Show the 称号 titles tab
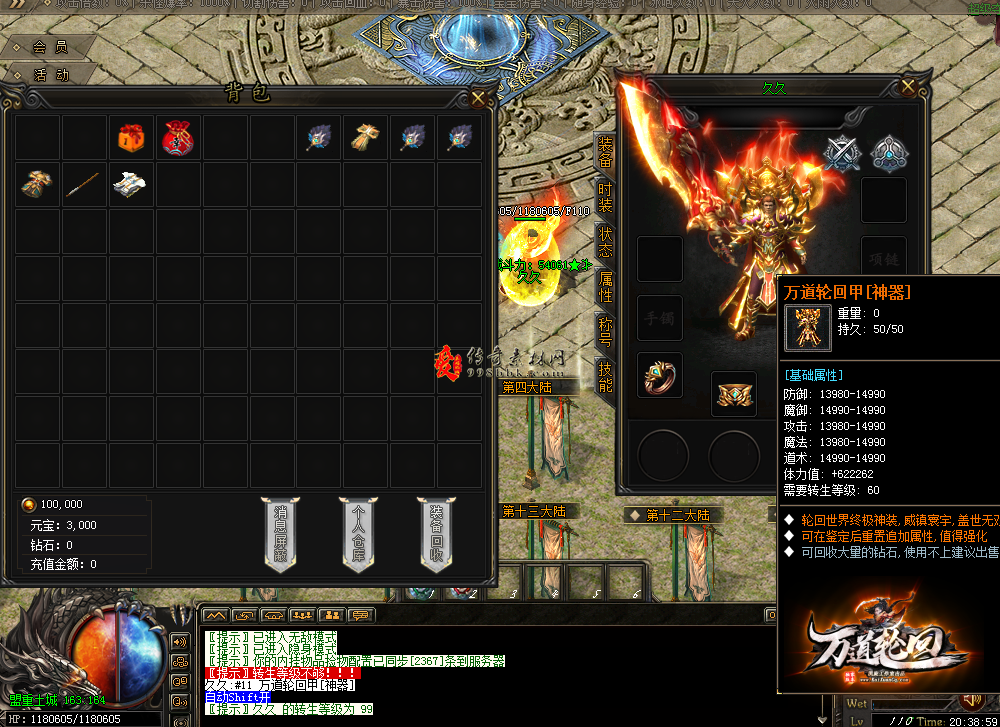Image resolution: width=1000 pixels, height=727 pixels. click(x=605, y=331)
